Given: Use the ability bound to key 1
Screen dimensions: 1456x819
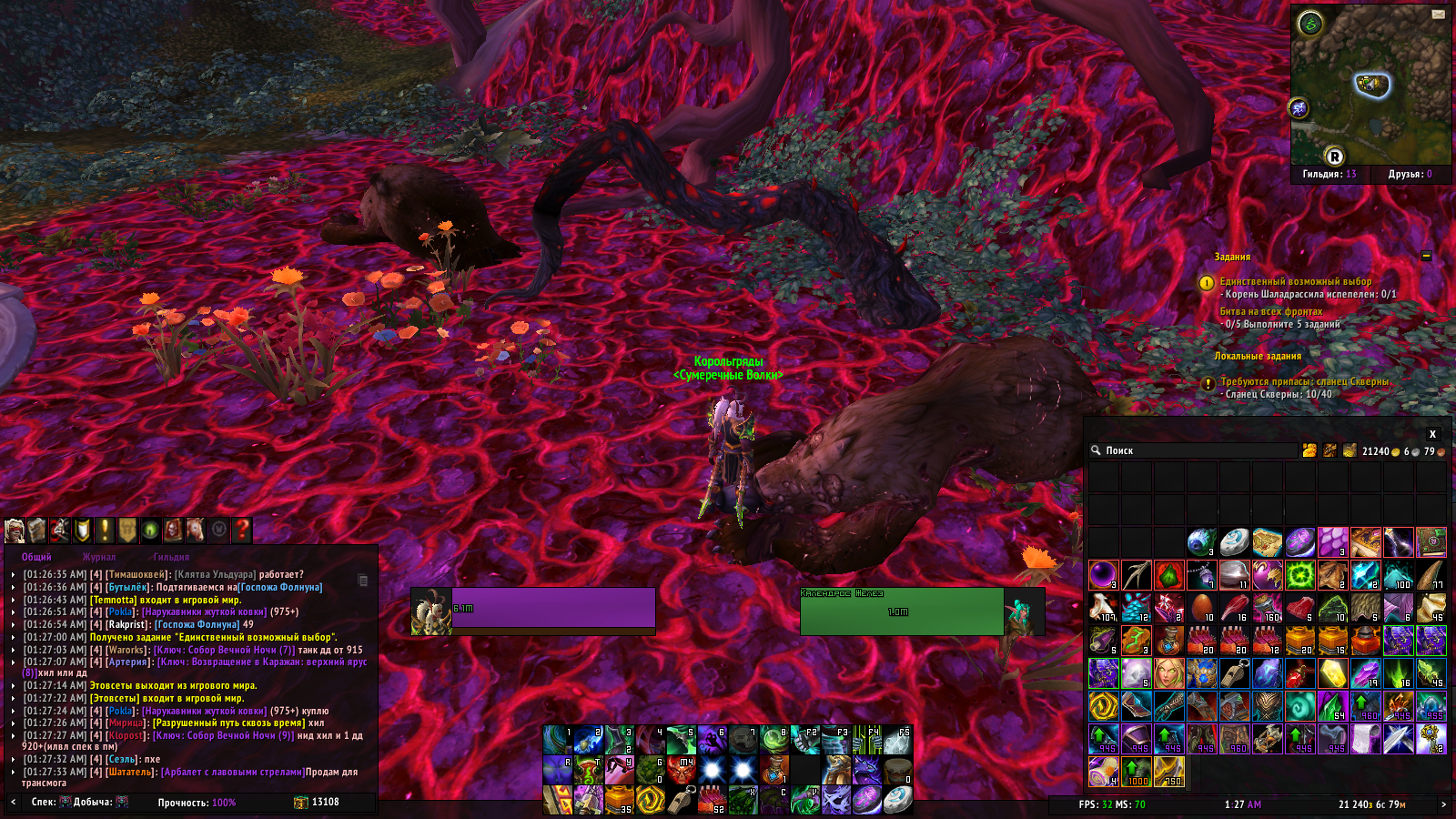Looking at the screenshot, I should [557, 740].
